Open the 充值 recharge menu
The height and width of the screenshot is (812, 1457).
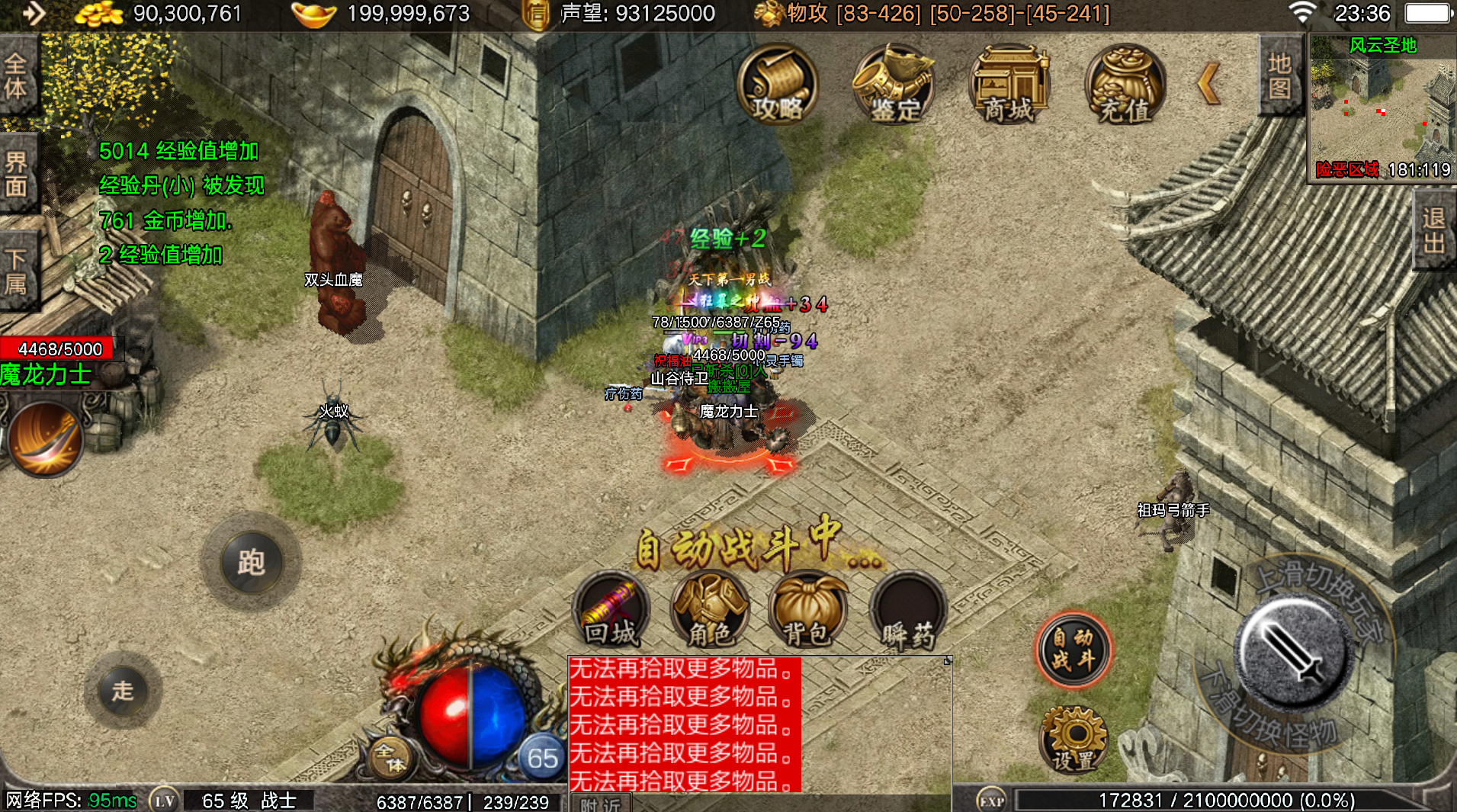pos(1125,85)
